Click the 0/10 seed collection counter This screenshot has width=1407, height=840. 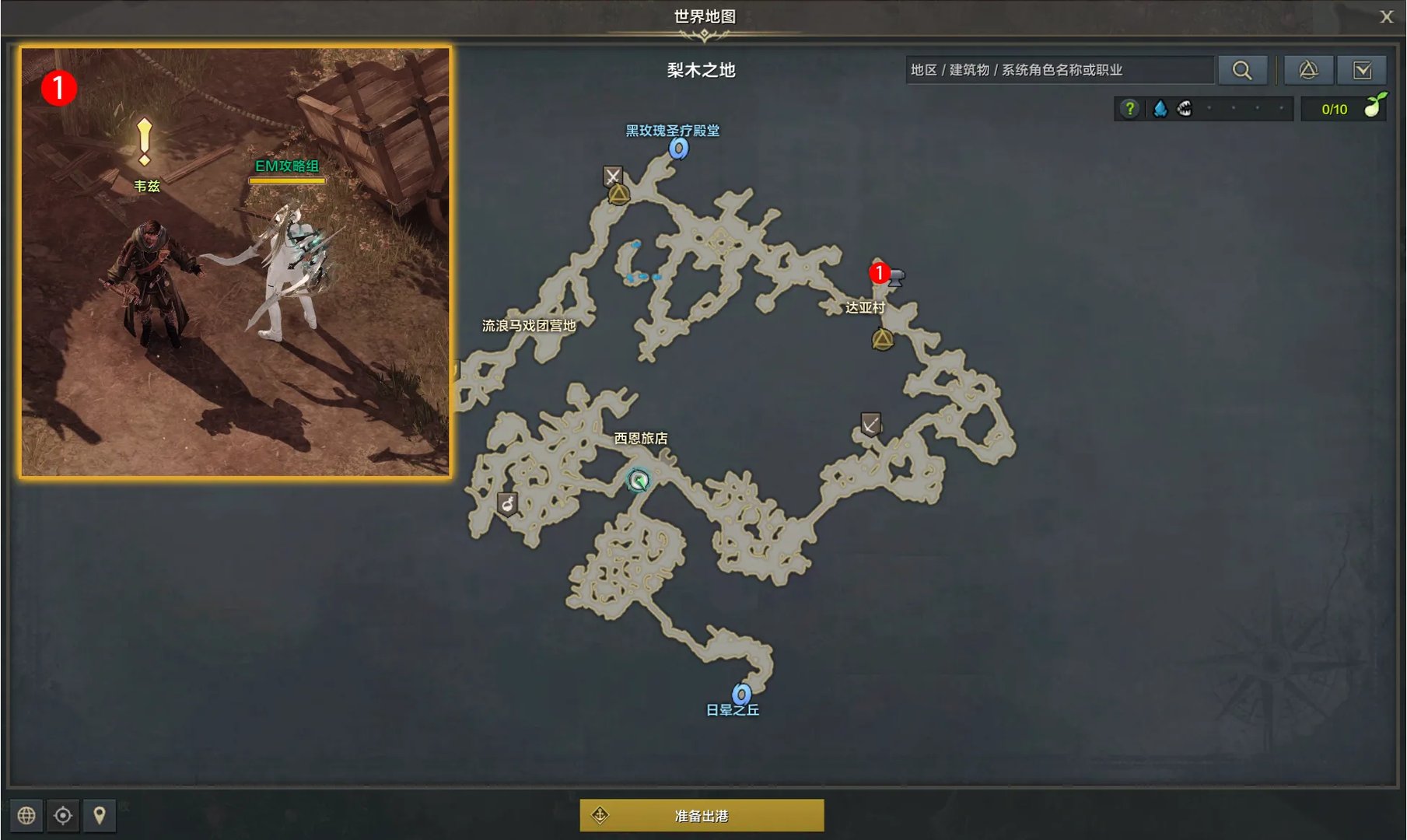(1335, 109)
